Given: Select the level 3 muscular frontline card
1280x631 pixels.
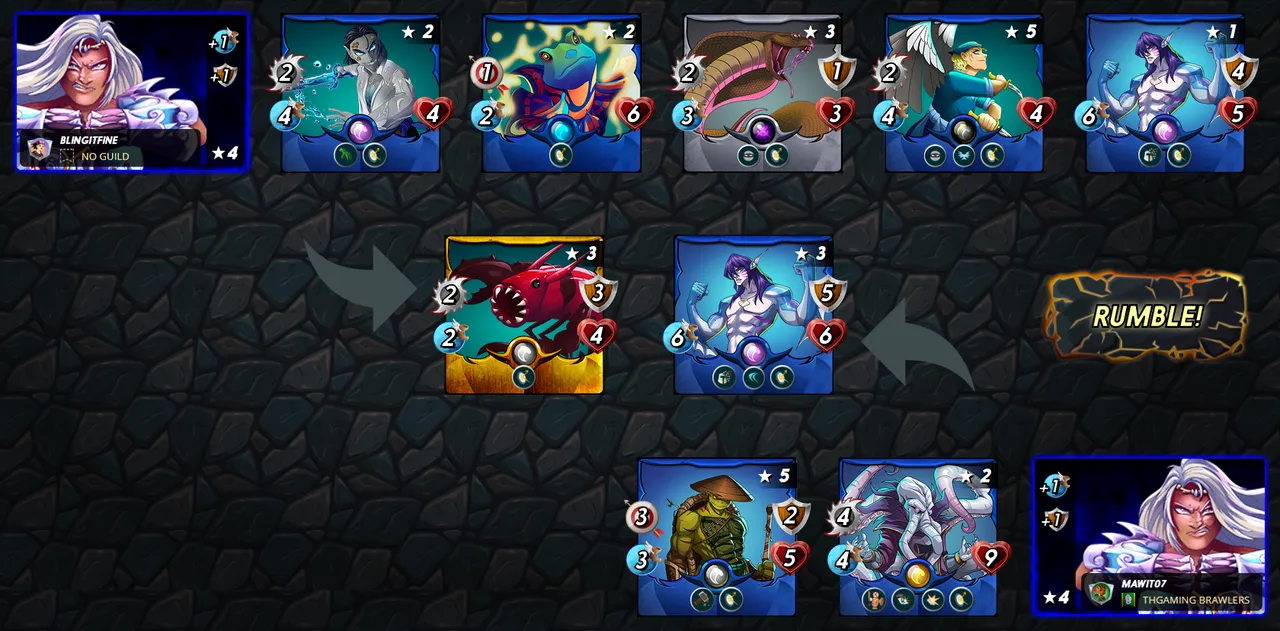Looking at the screenshot, I should click(x=754, y=314).
